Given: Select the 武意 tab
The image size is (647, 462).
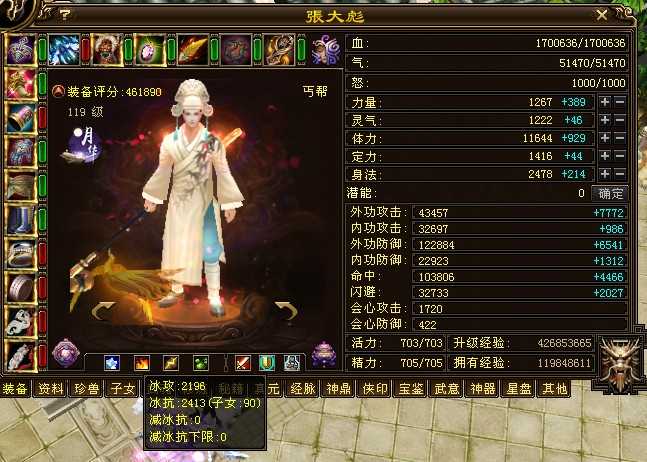Looking at the screenshot, I should [x=447, y=388].
